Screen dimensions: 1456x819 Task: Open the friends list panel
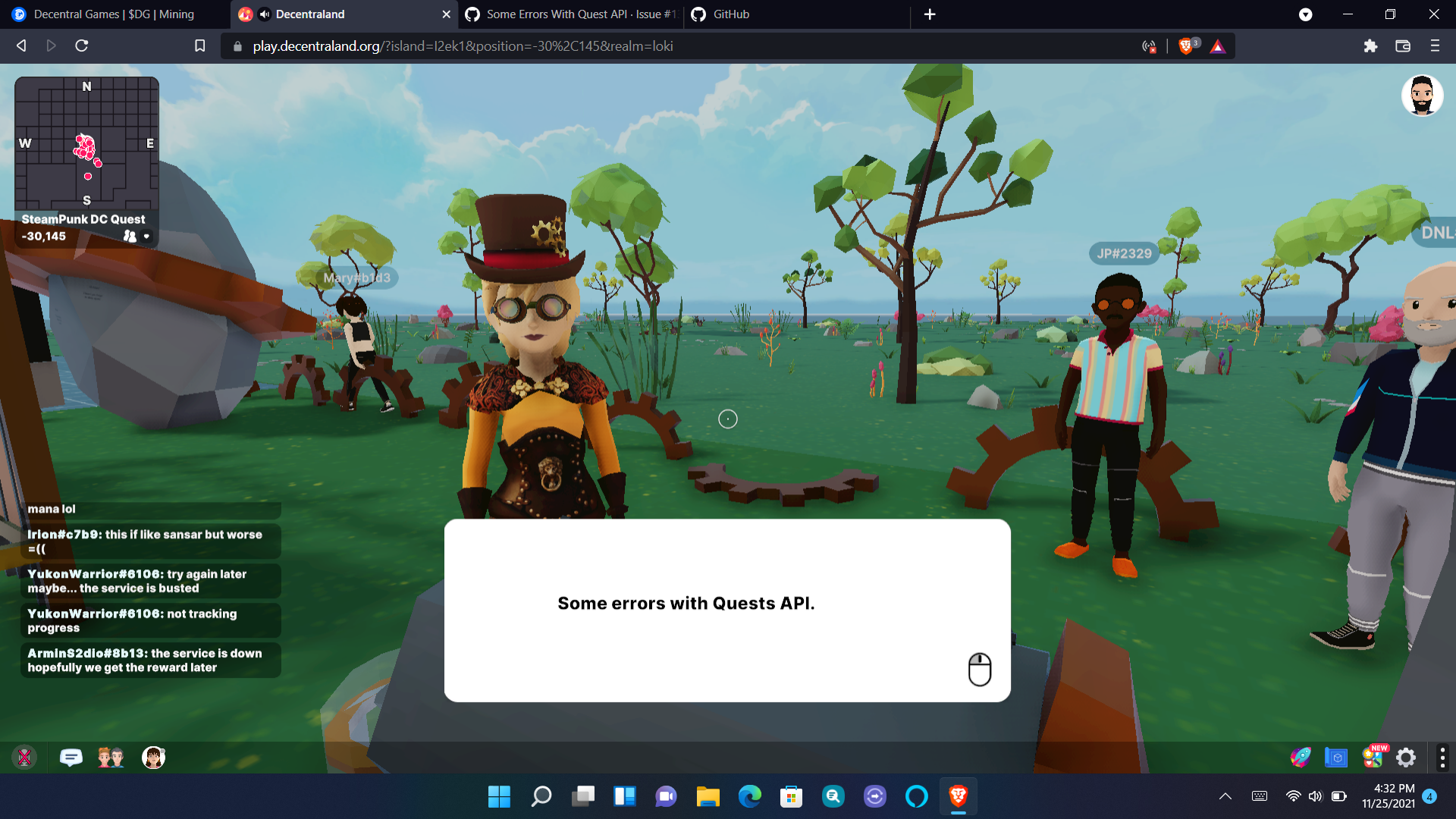(111, 758)
